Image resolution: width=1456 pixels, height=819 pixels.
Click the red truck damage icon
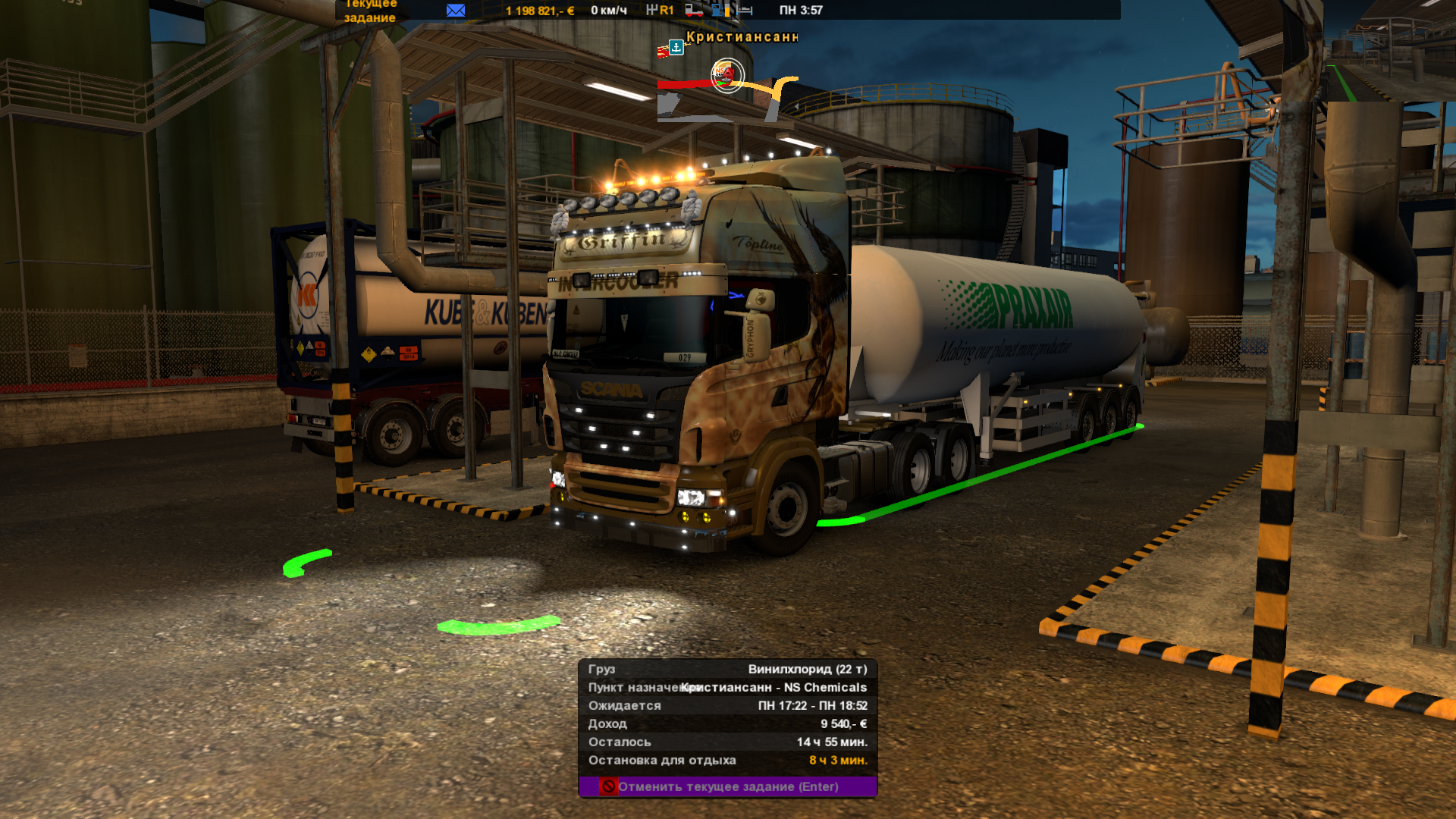[693, 11]
